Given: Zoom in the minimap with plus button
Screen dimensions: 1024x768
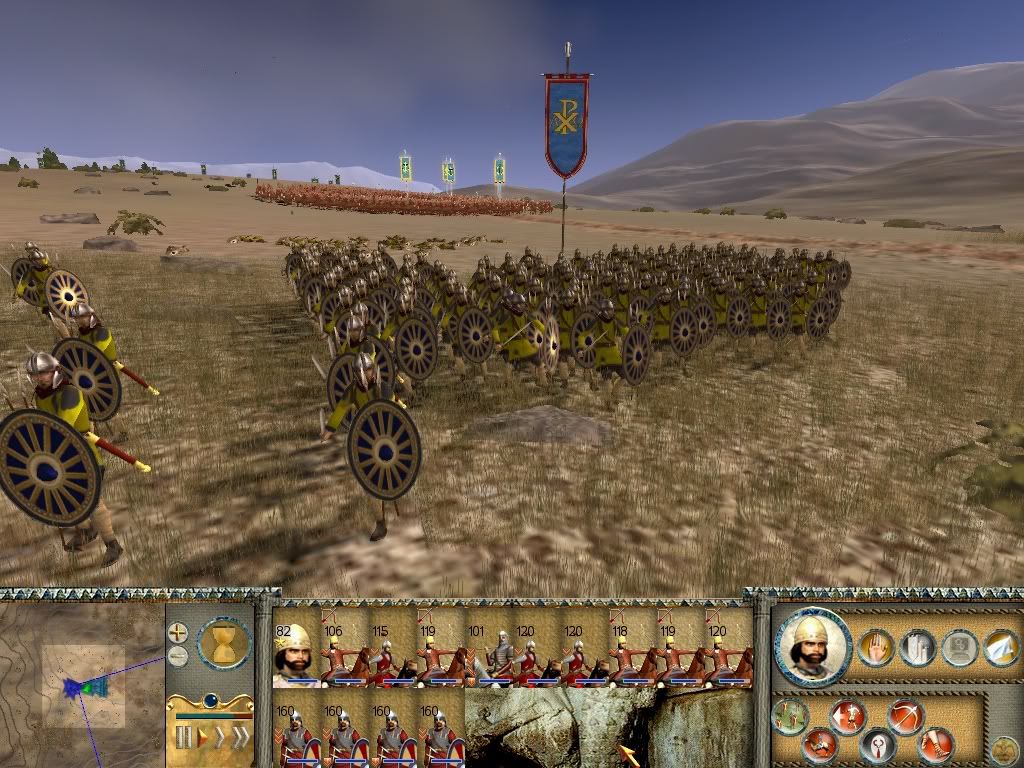Looking at the screenshot, I should pos(178,632).
